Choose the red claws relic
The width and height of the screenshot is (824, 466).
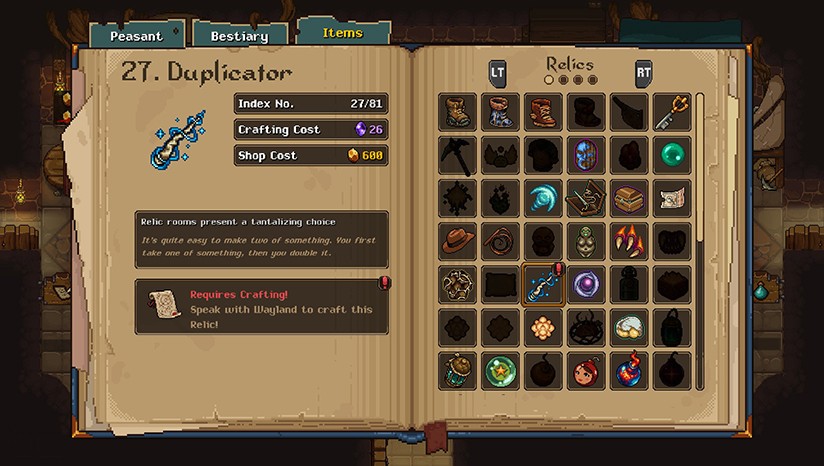[629, 242]
